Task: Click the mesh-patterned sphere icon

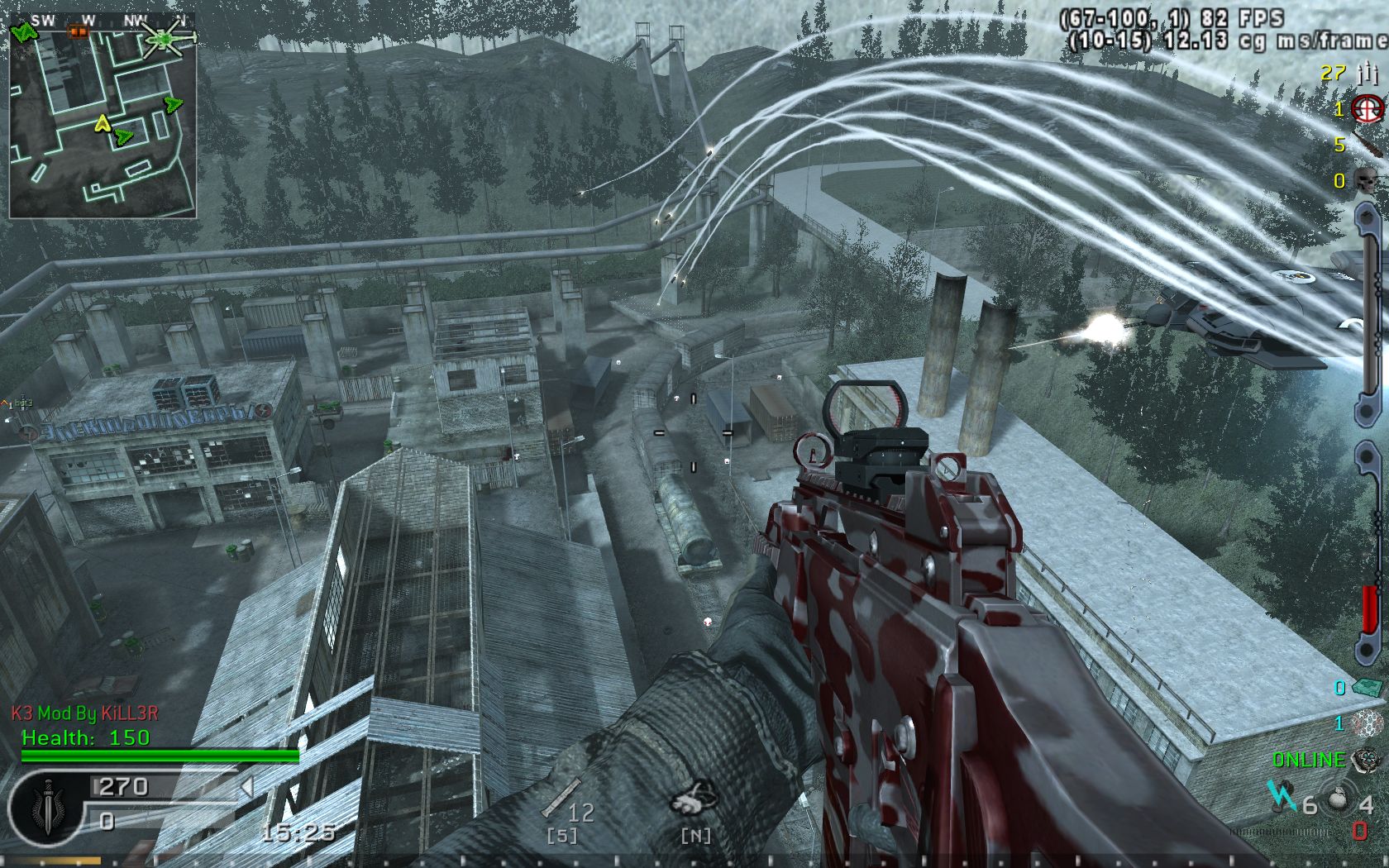Action: [1368, 723]
